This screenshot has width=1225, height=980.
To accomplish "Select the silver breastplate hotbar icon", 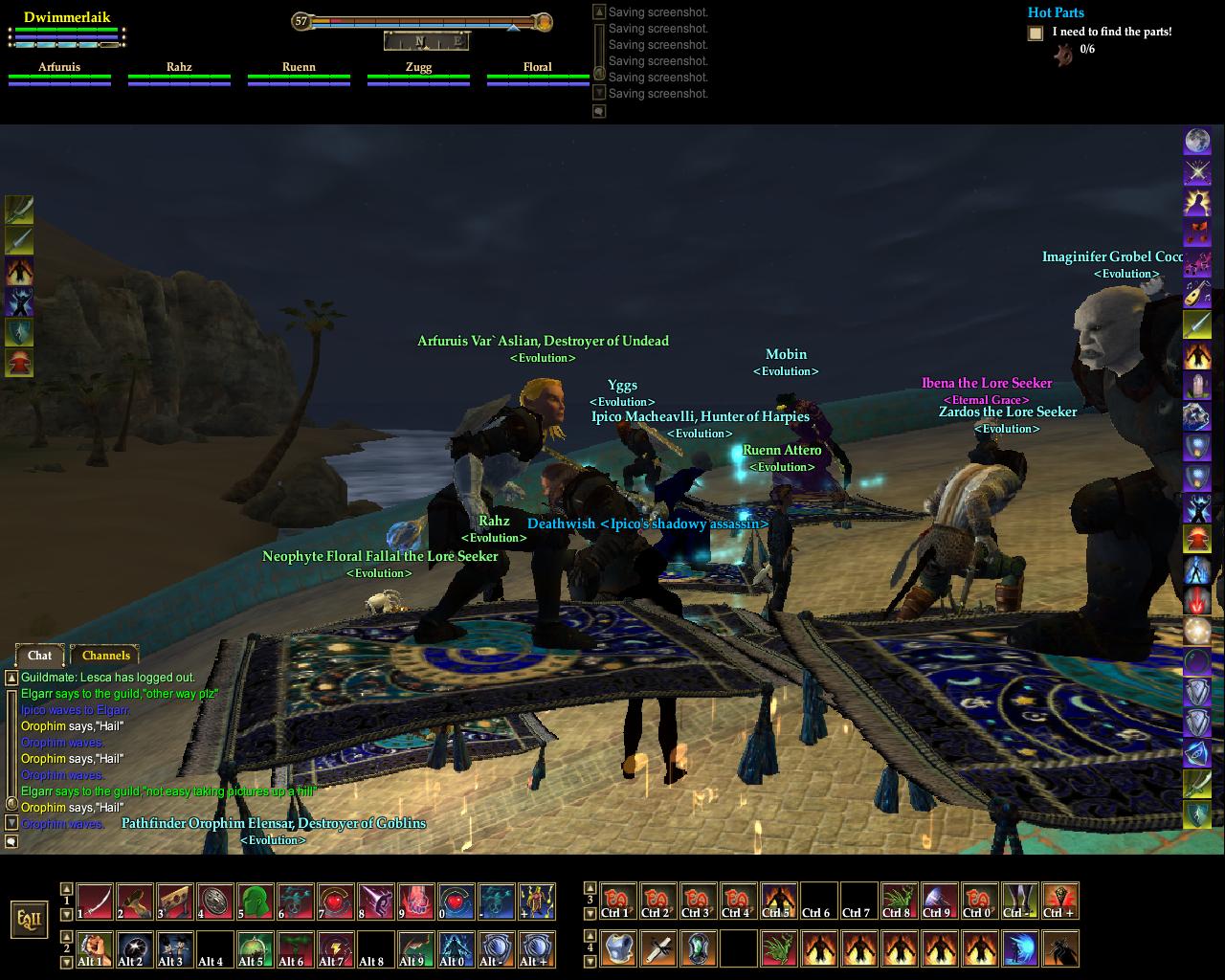I will click(x=619, y=948).
